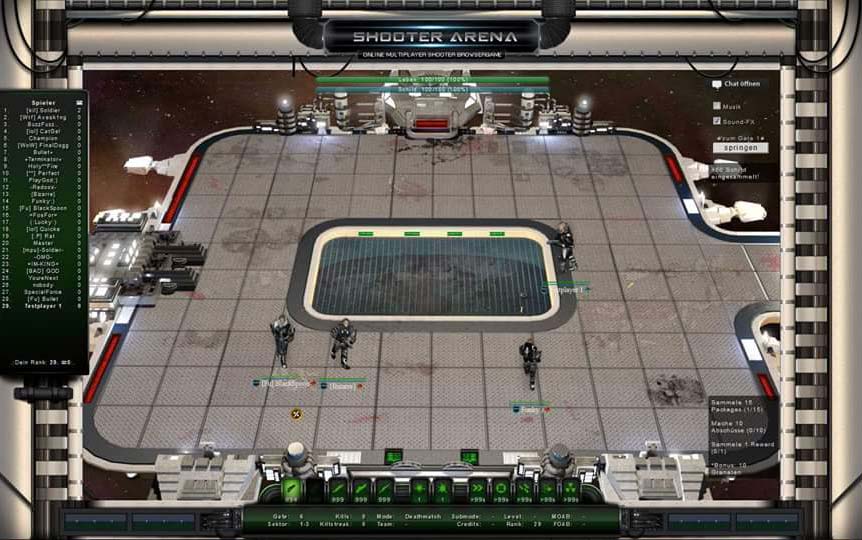This screenshot has height=540, width=862.
Task: Open the Sammle 15 Packages objective
Action: coord(740,404)
